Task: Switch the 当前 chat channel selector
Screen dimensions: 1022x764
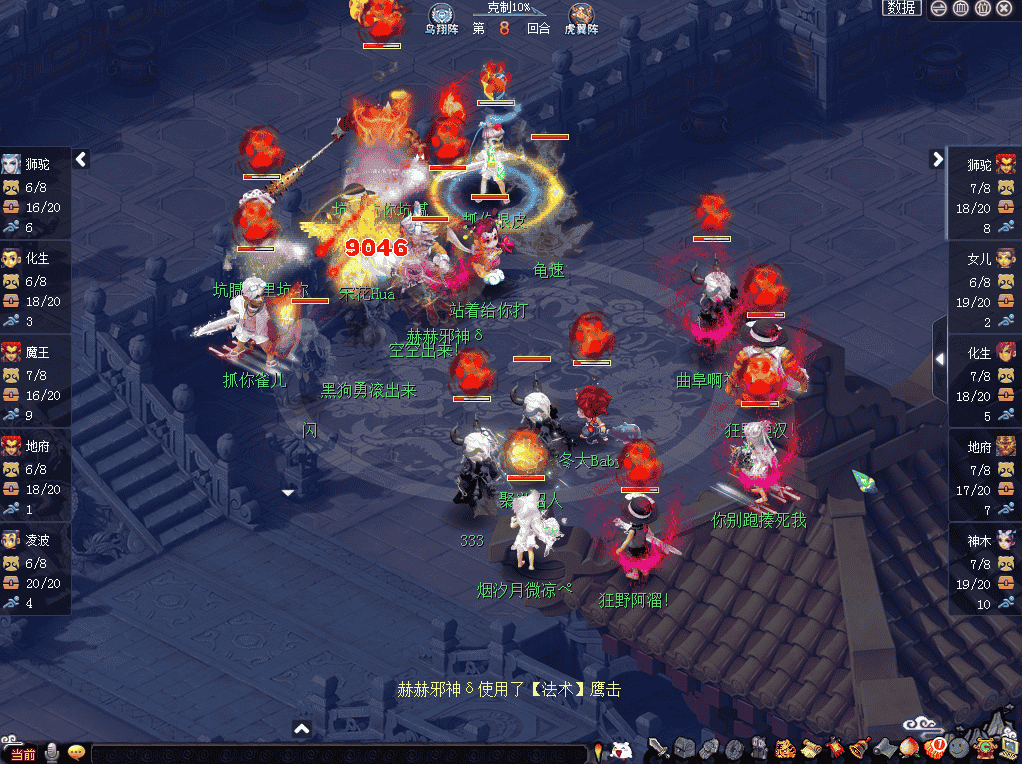Action: click(x=22, y=754)
